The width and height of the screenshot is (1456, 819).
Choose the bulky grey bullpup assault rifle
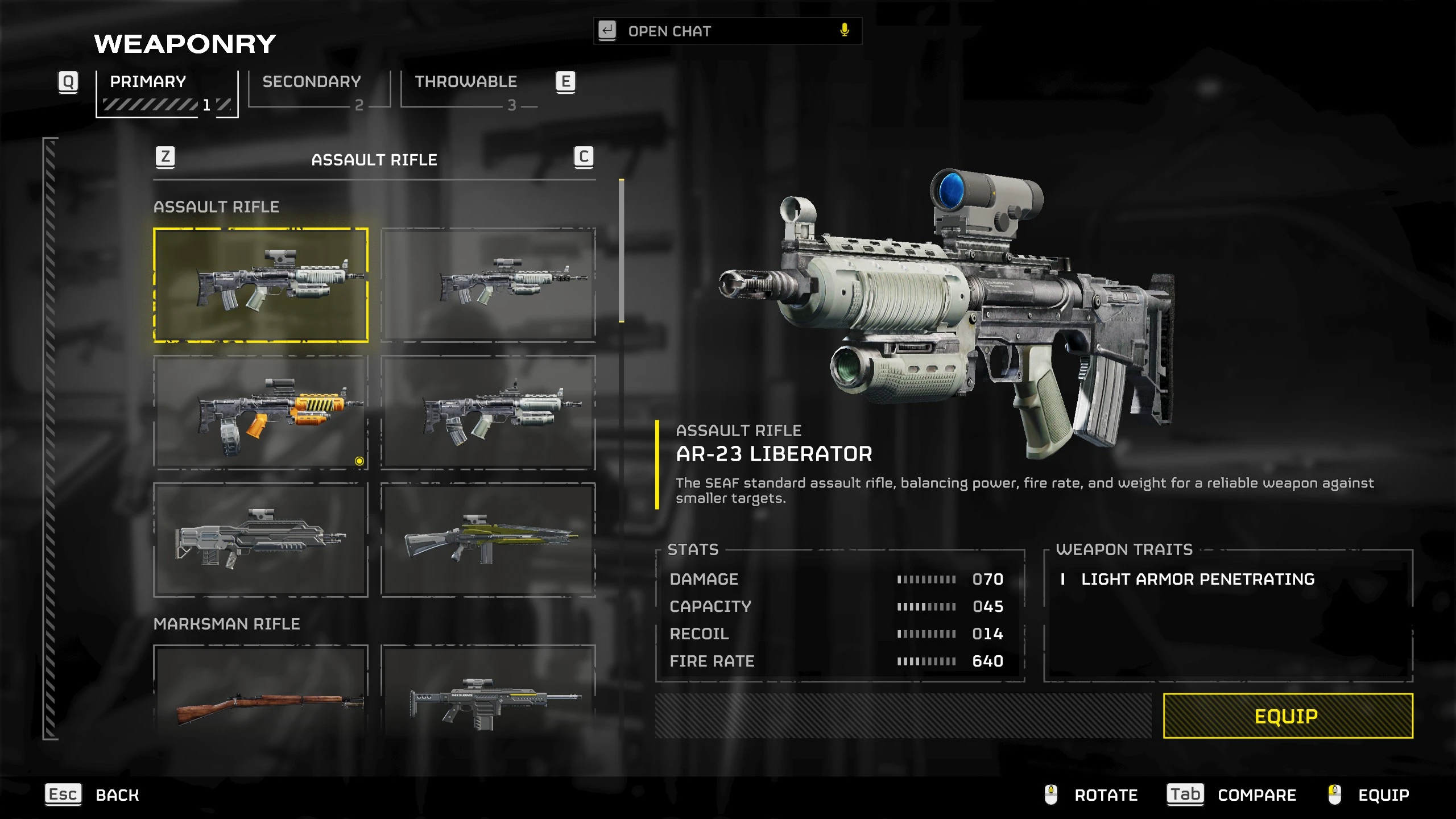pyautogui.click(x=260, y=540)
